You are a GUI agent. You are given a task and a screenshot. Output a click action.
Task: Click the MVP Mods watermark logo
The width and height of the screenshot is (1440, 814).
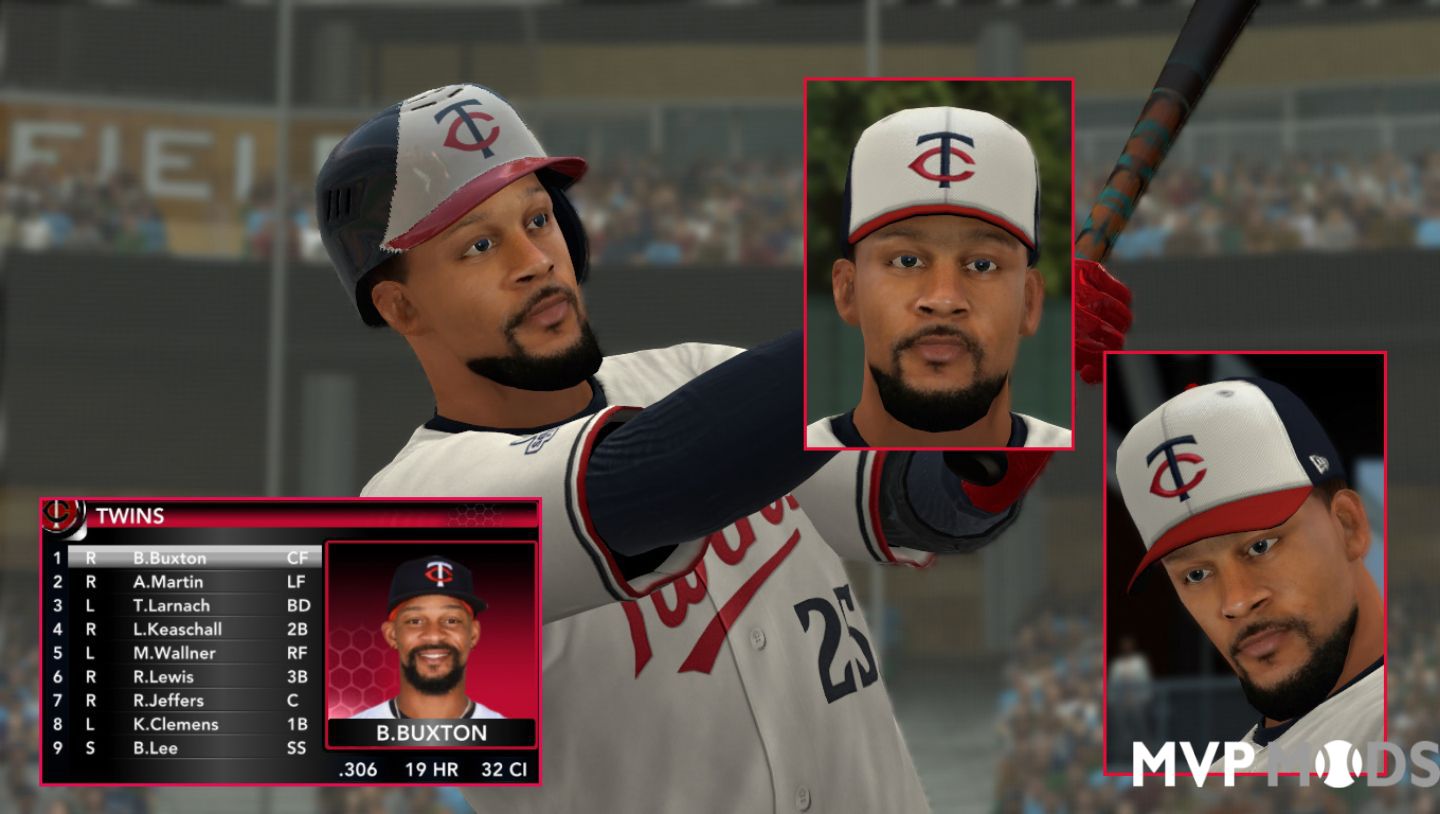point(1285,764)
